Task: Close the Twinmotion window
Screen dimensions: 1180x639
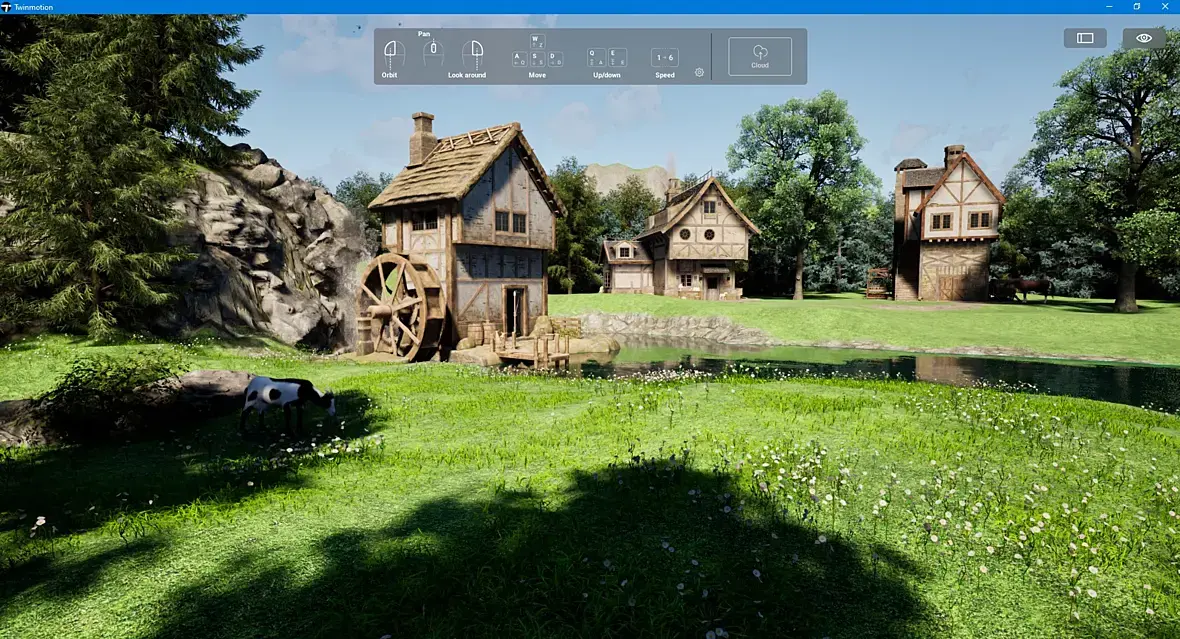Action: click(1164, 7)
